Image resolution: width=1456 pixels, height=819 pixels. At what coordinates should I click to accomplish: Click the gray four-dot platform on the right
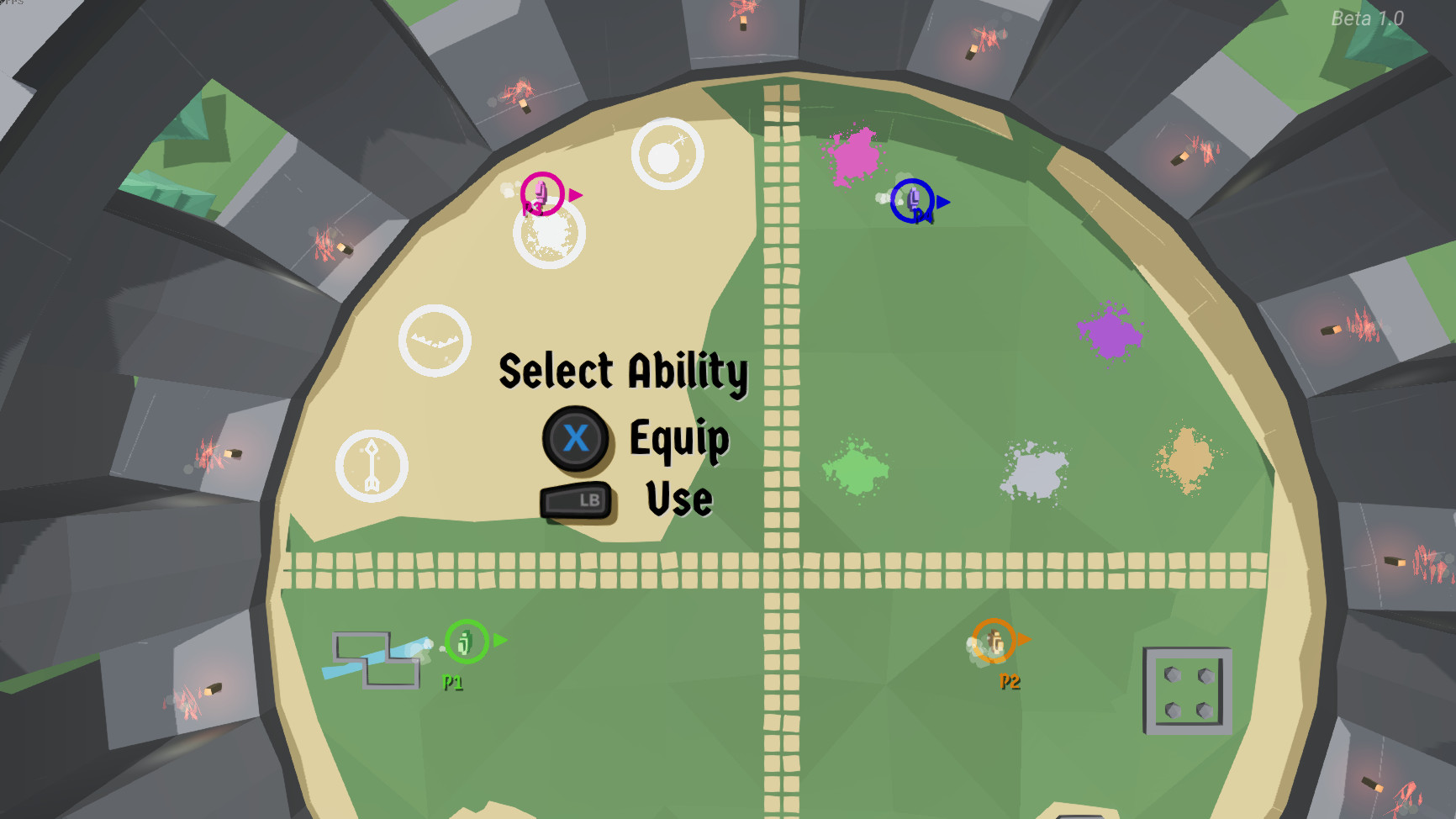(x=1186, y=691)
